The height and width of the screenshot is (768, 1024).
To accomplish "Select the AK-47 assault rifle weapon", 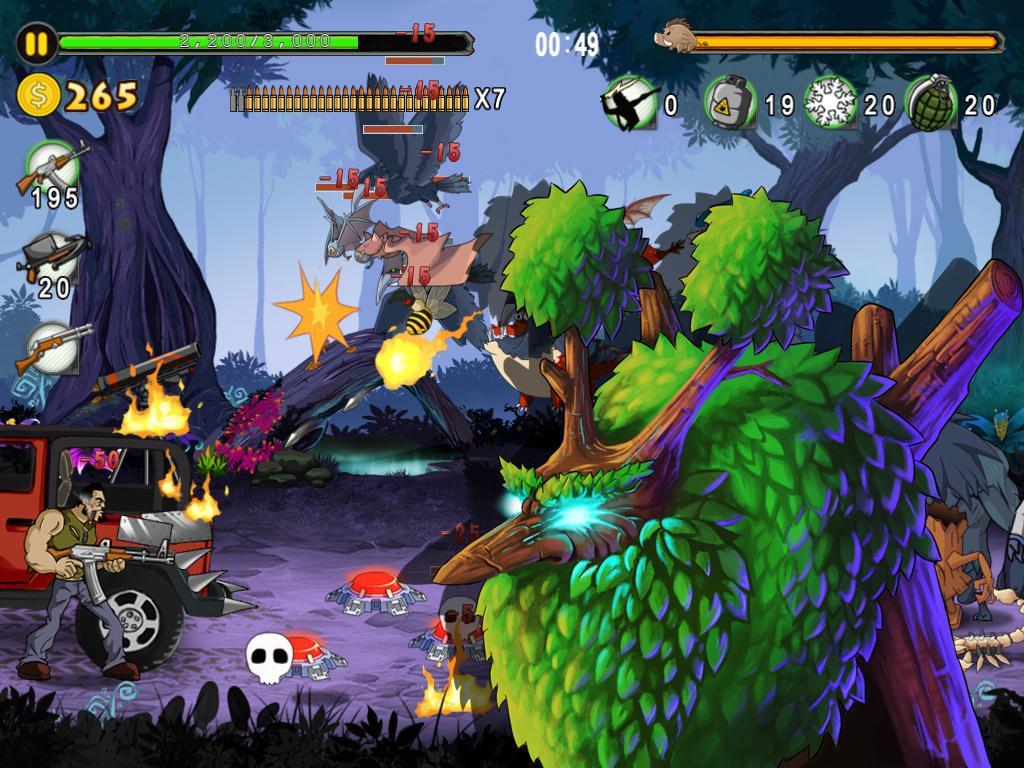I will 52,165.
